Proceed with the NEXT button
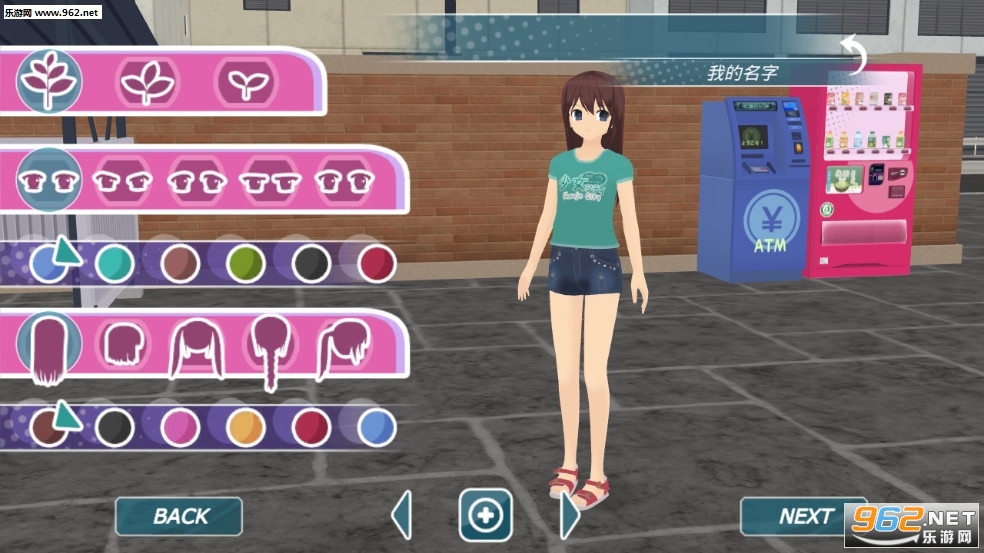The width and height of the screenshot is (984, 553). click(x=804, y=516)
